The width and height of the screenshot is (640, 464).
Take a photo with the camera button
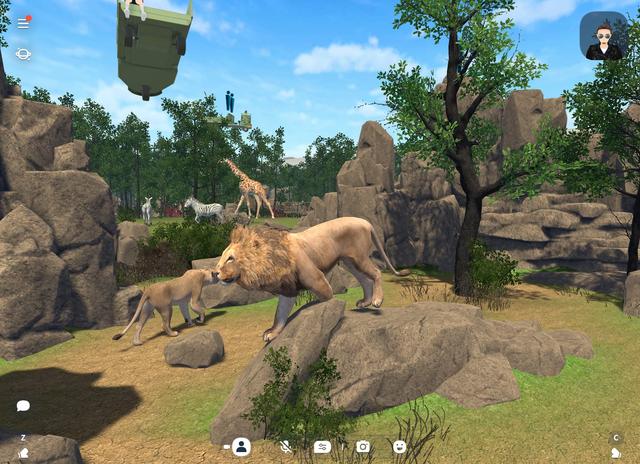(363, 447)
